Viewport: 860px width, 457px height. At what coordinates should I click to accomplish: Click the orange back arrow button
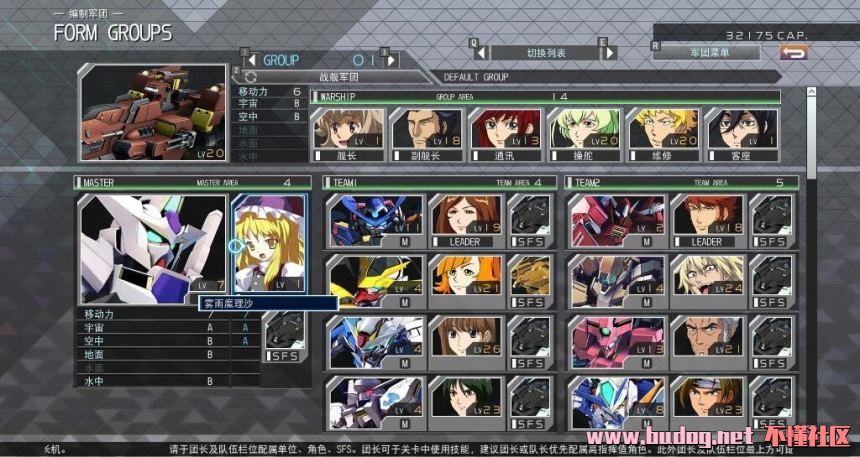794,52
